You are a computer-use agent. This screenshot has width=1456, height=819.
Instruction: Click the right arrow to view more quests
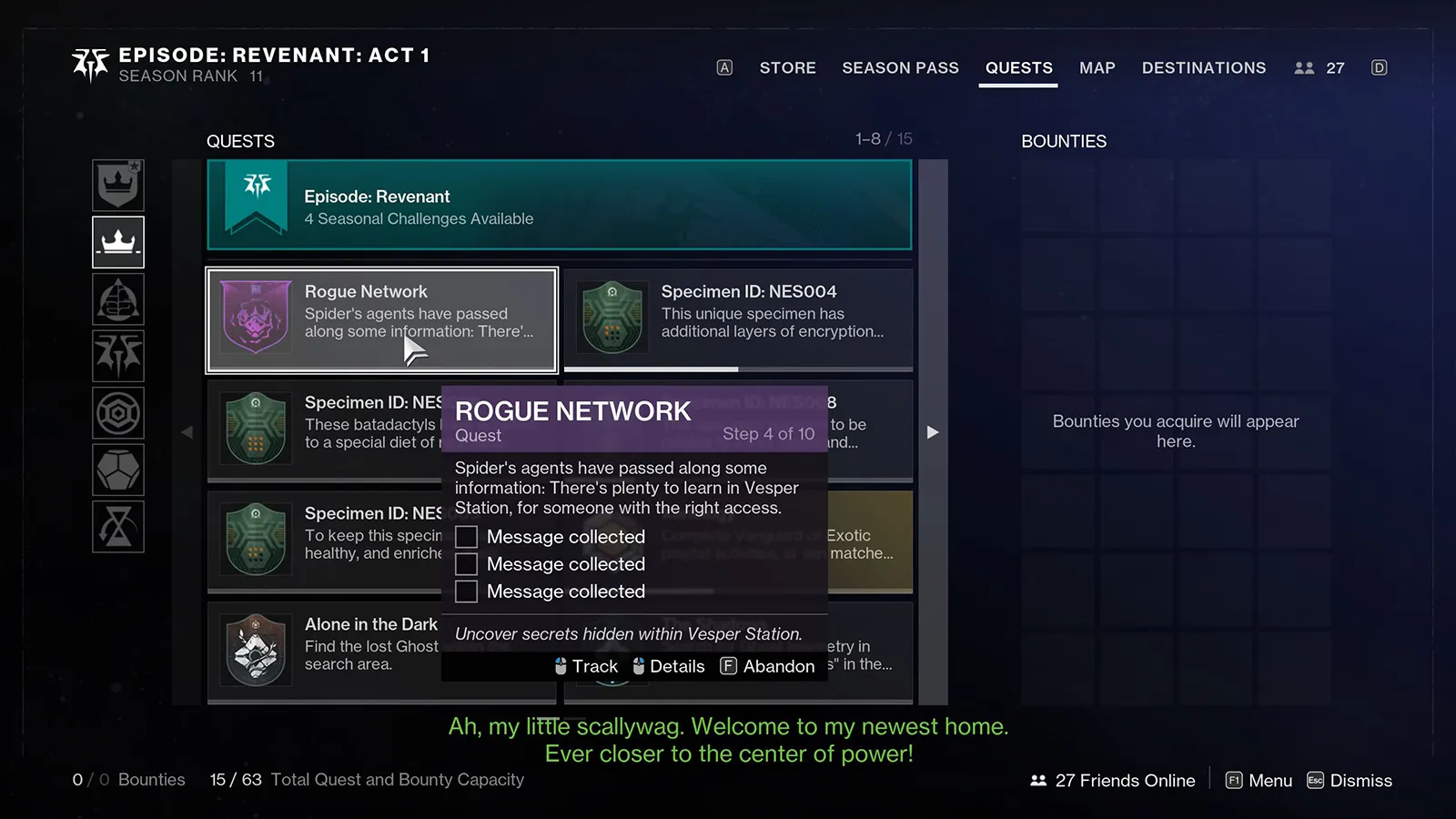pyautogui.click(x=933, y=432)
